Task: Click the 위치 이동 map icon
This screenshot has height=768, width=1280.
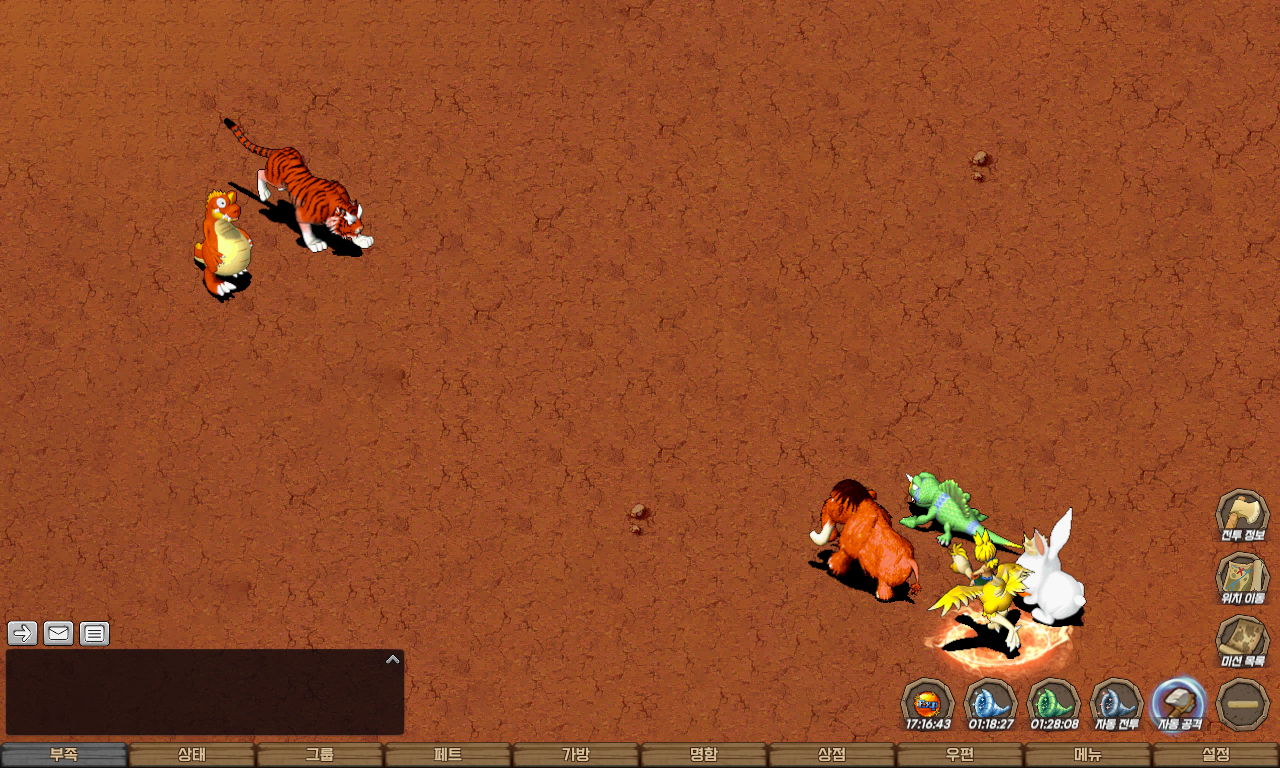Action: point(1242,578)
